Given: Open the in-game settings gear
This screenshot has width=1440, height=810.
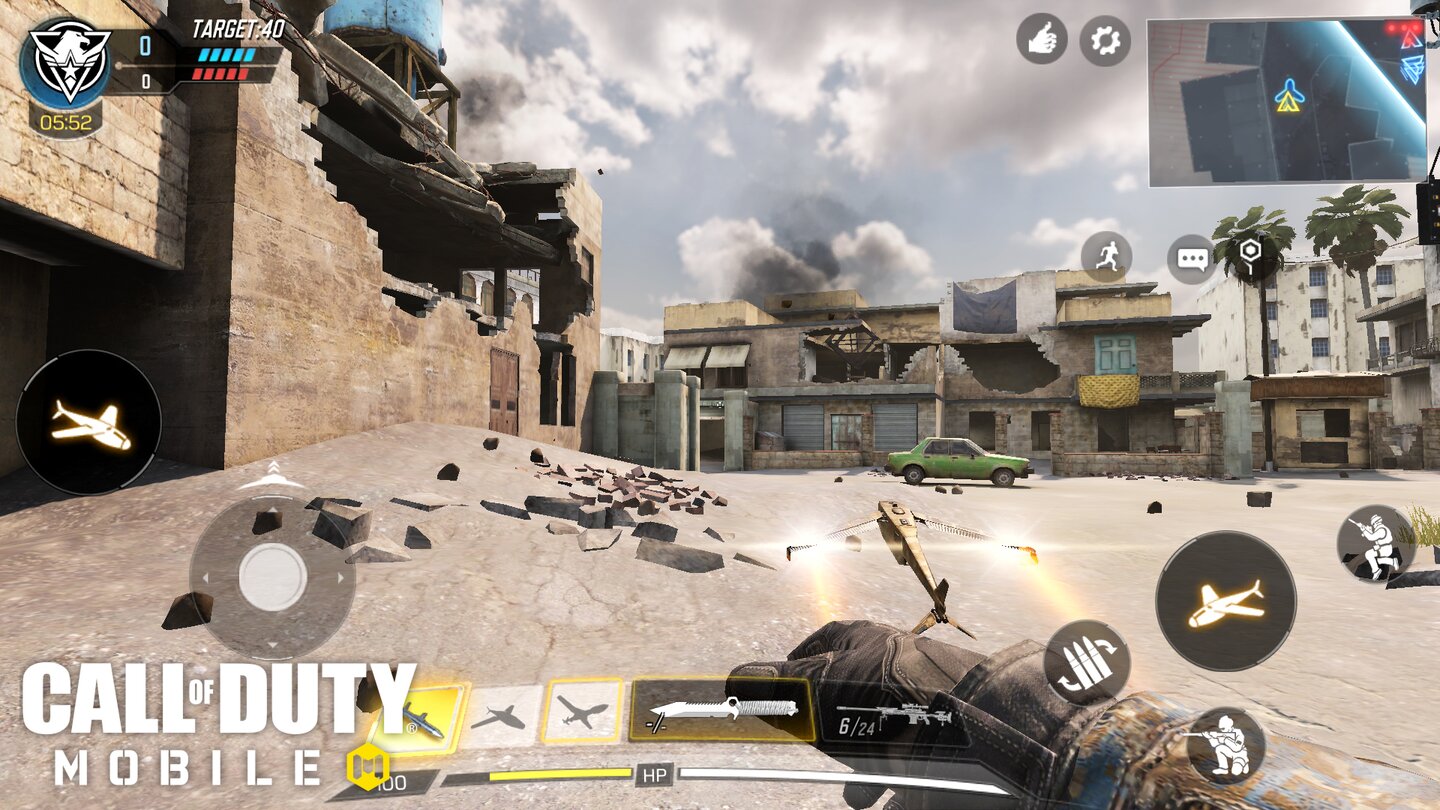Looking at the screenshot, I should click(x=1106, y=40).
